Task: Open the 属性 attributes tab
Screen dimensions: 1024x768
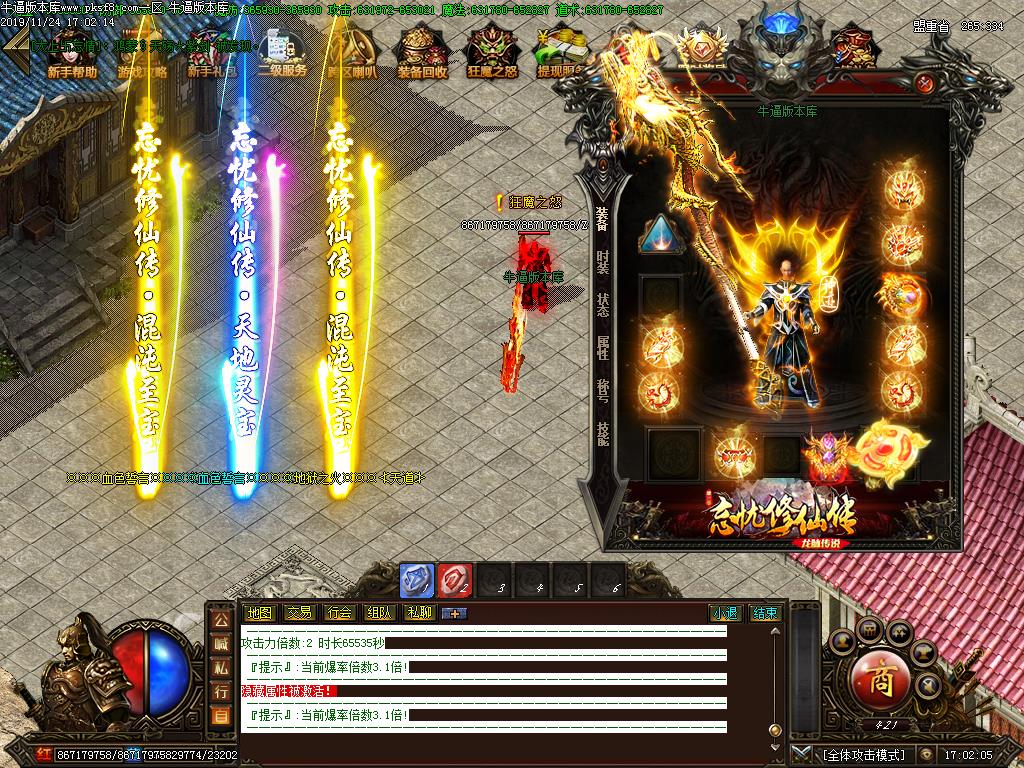Action: click(x=602, y=347)
